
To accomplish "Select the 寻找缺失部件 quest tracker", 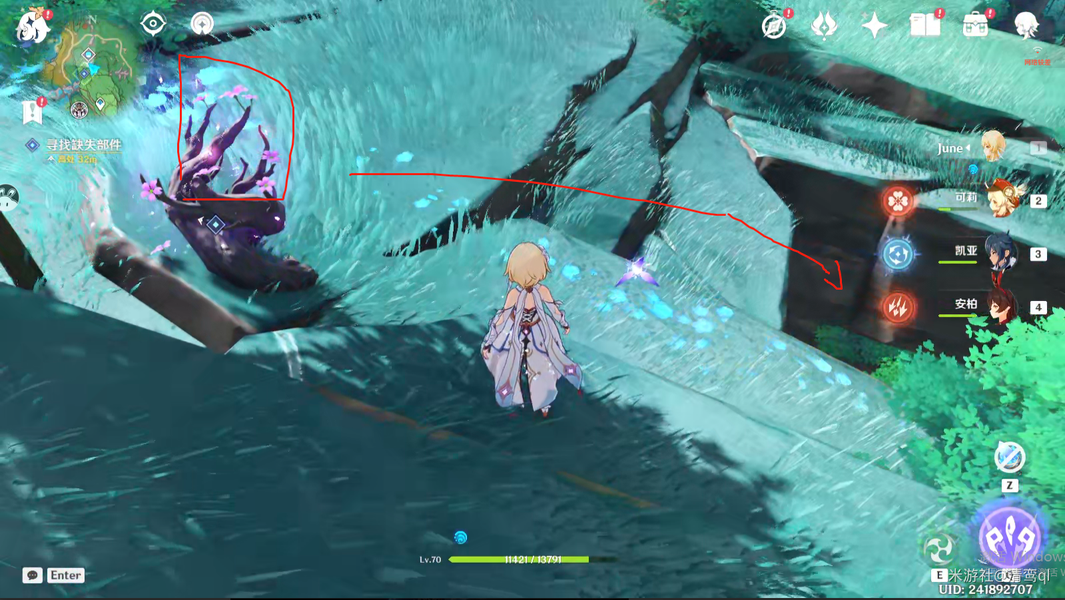I will (82, 145).
